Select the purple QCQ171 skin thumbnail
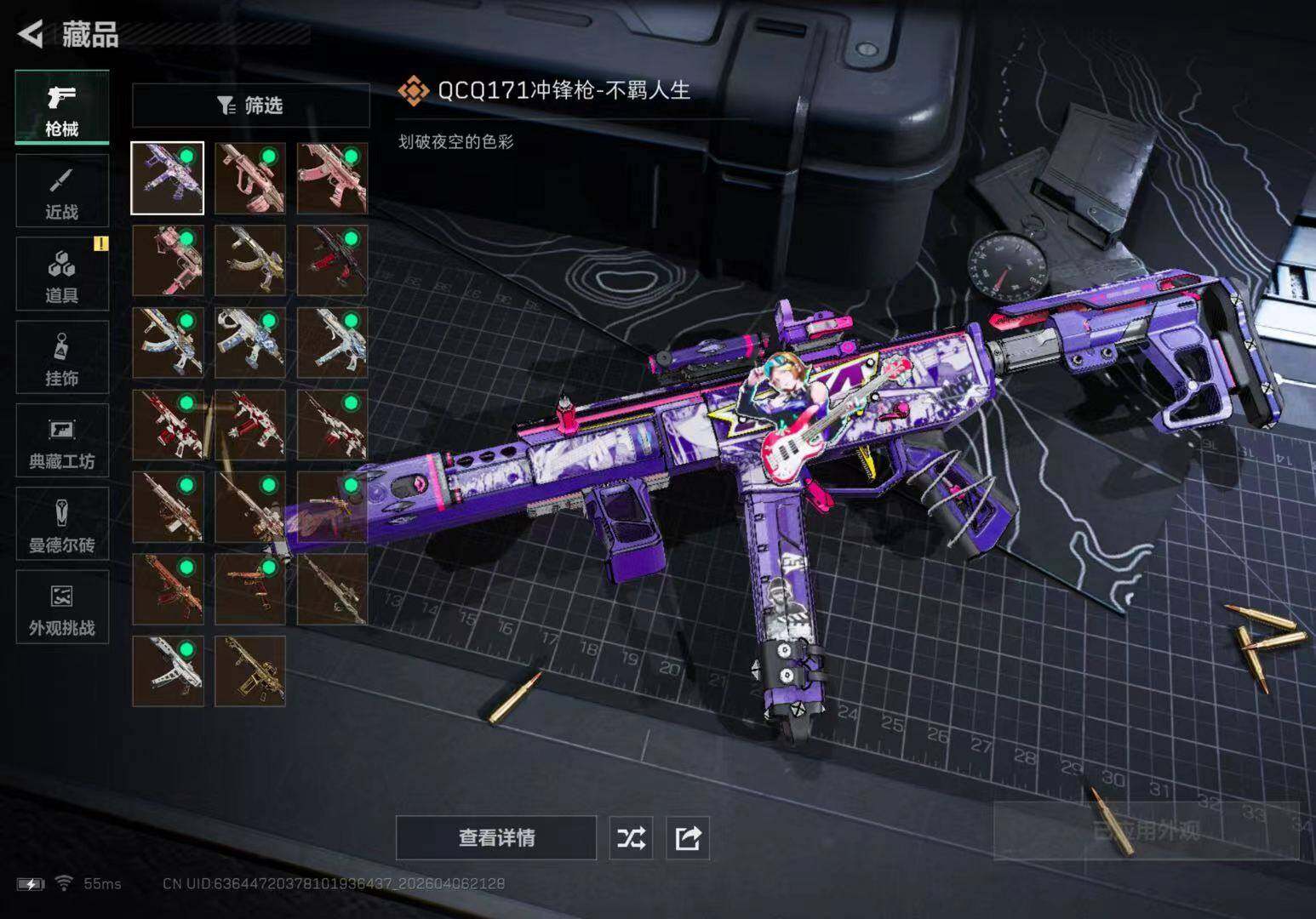Viewport: 1316px width, 919px height. point(168,179)
